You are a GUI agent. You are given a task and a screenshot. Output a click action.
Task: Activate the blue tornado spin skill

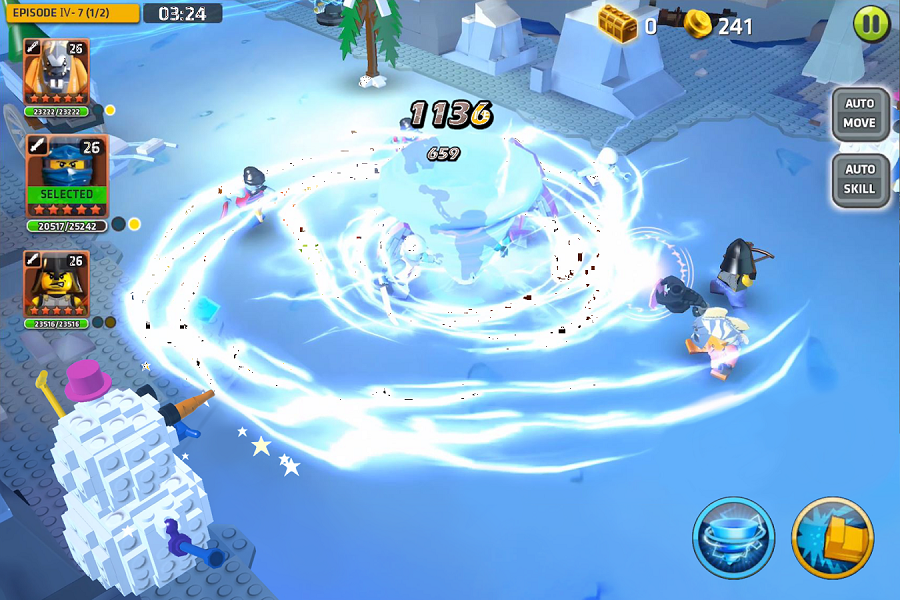pyautogui.click(x=733, y=537)
